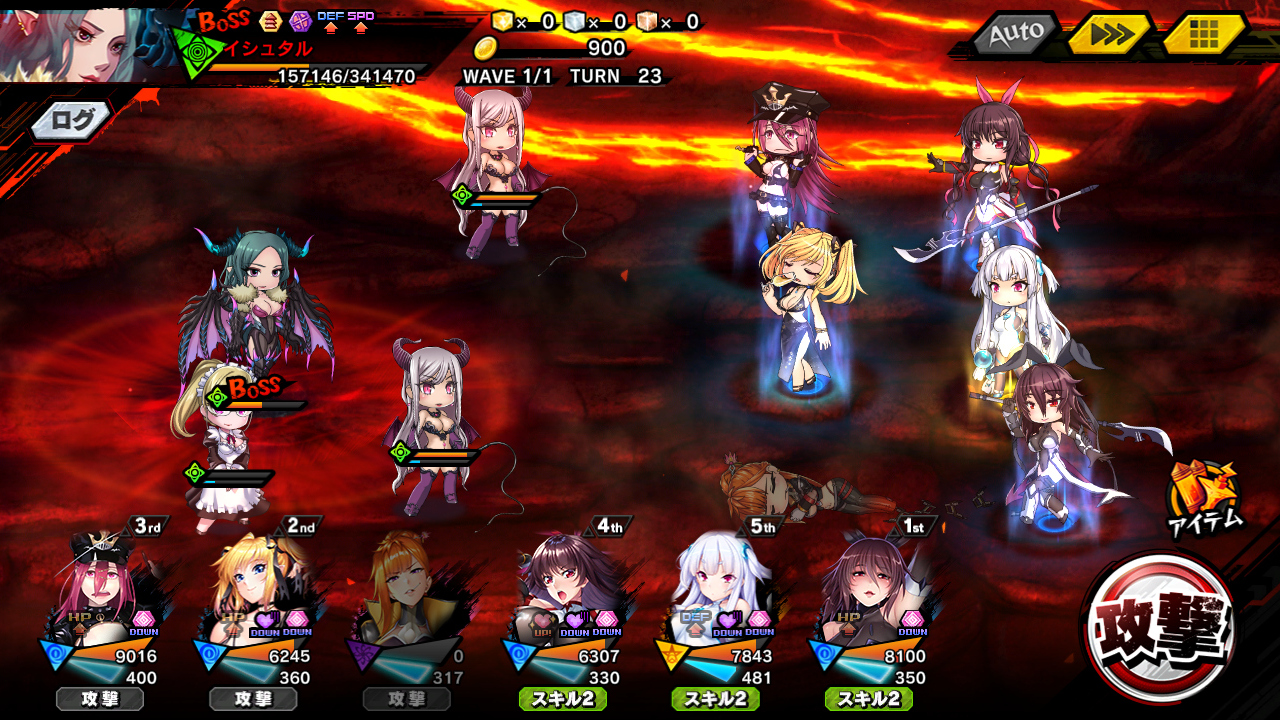
Task: Select the defeated orange-haired character portrait
Action: point(407,590)
